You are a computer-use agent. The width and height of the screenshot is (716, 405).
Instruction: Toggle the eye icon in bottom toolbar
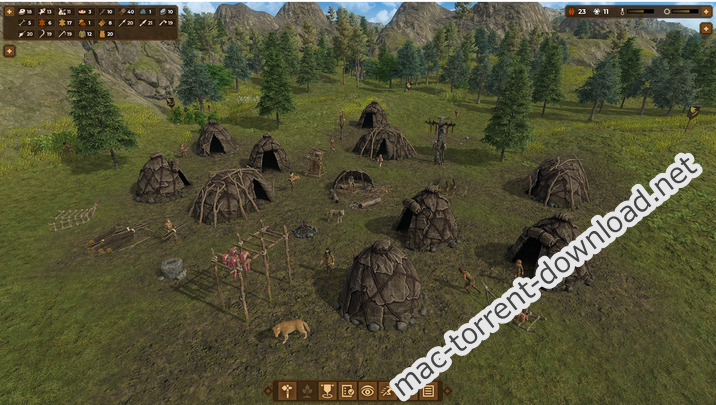tap(368, 391)
